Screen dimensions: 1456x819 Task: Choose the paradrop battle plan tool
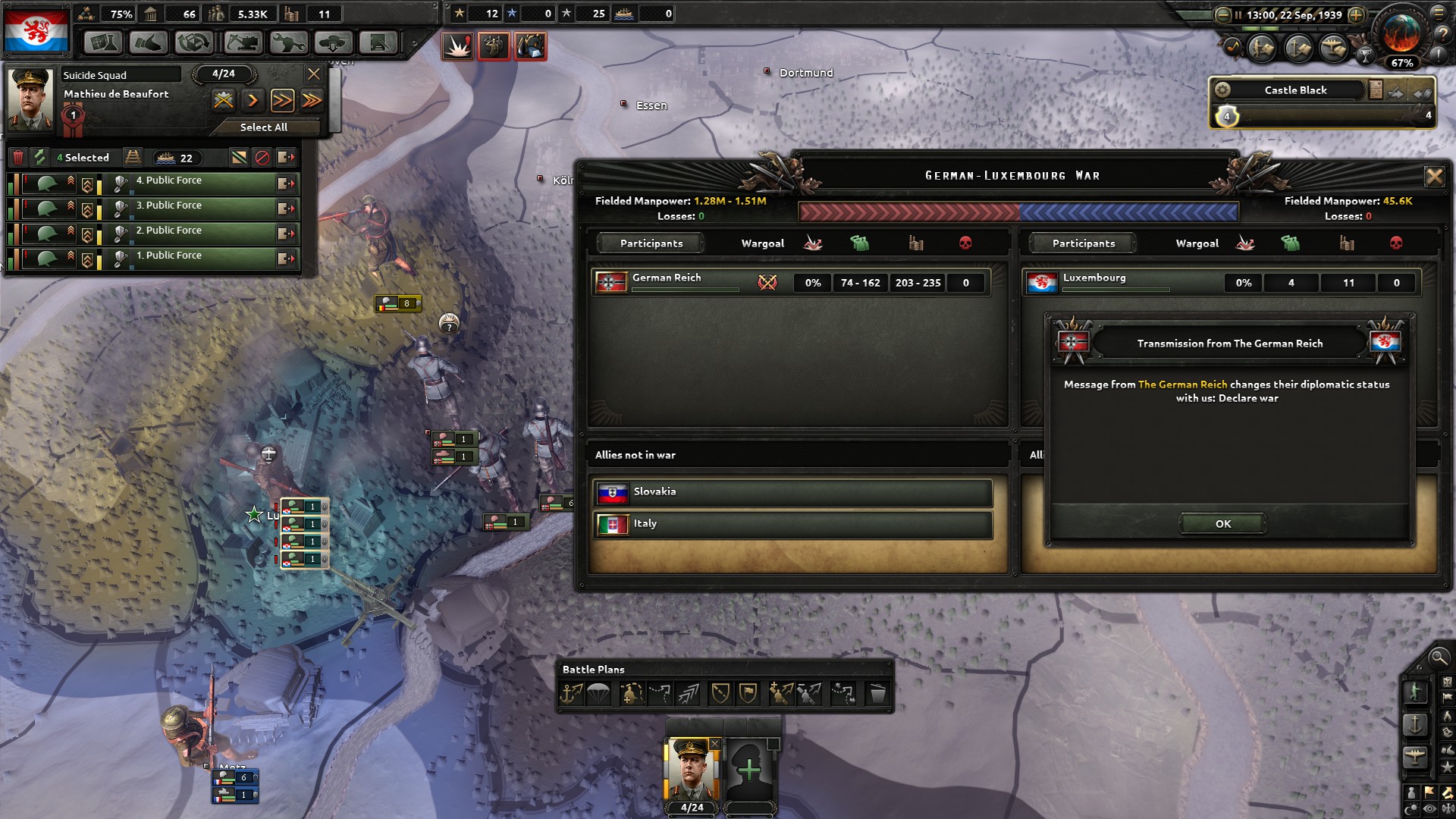pyautogui.click(x=599, y=693)
